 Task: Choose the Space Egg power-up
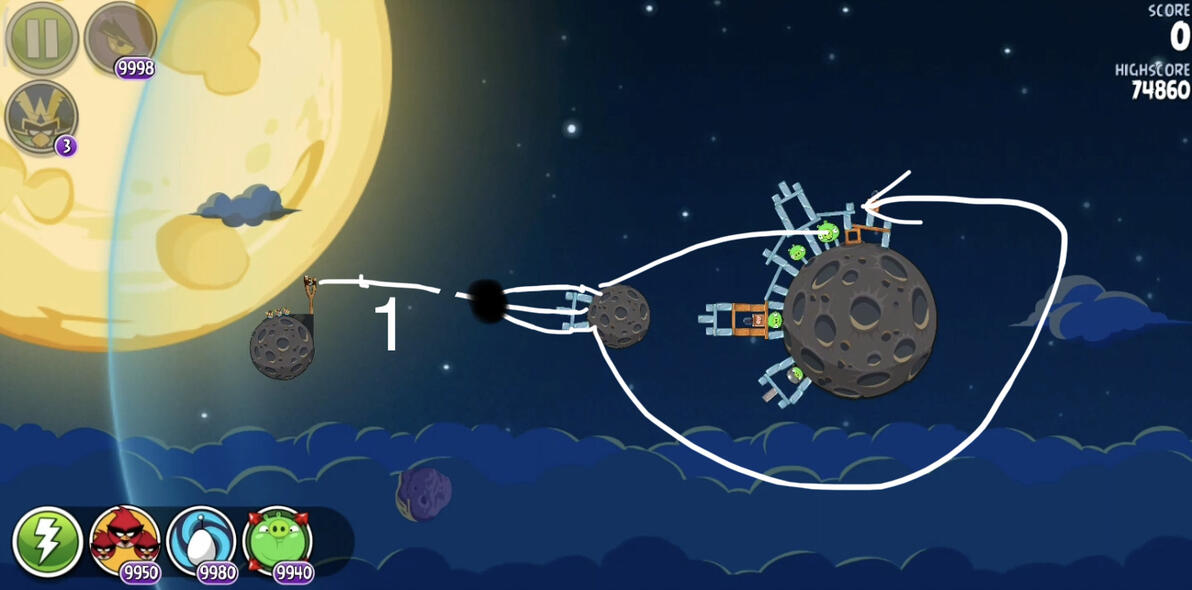[202, 541]
